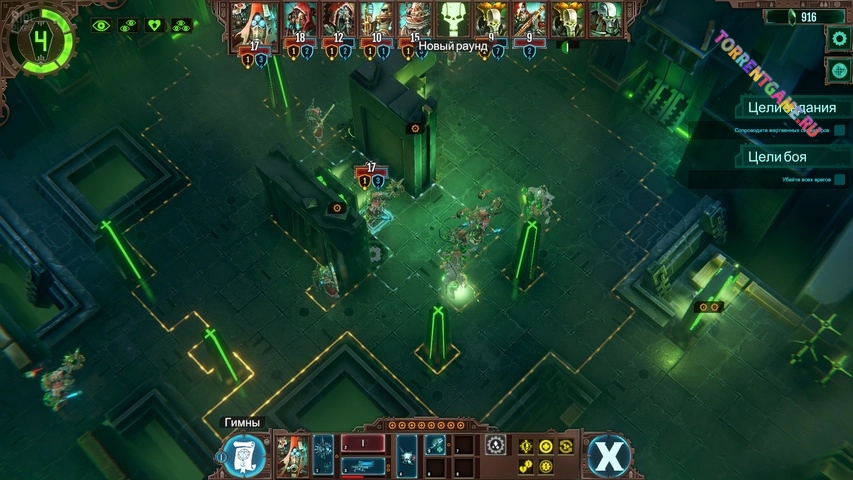
Task: Open the «Гимны» canticles scroll button
Action: (244, 455)
